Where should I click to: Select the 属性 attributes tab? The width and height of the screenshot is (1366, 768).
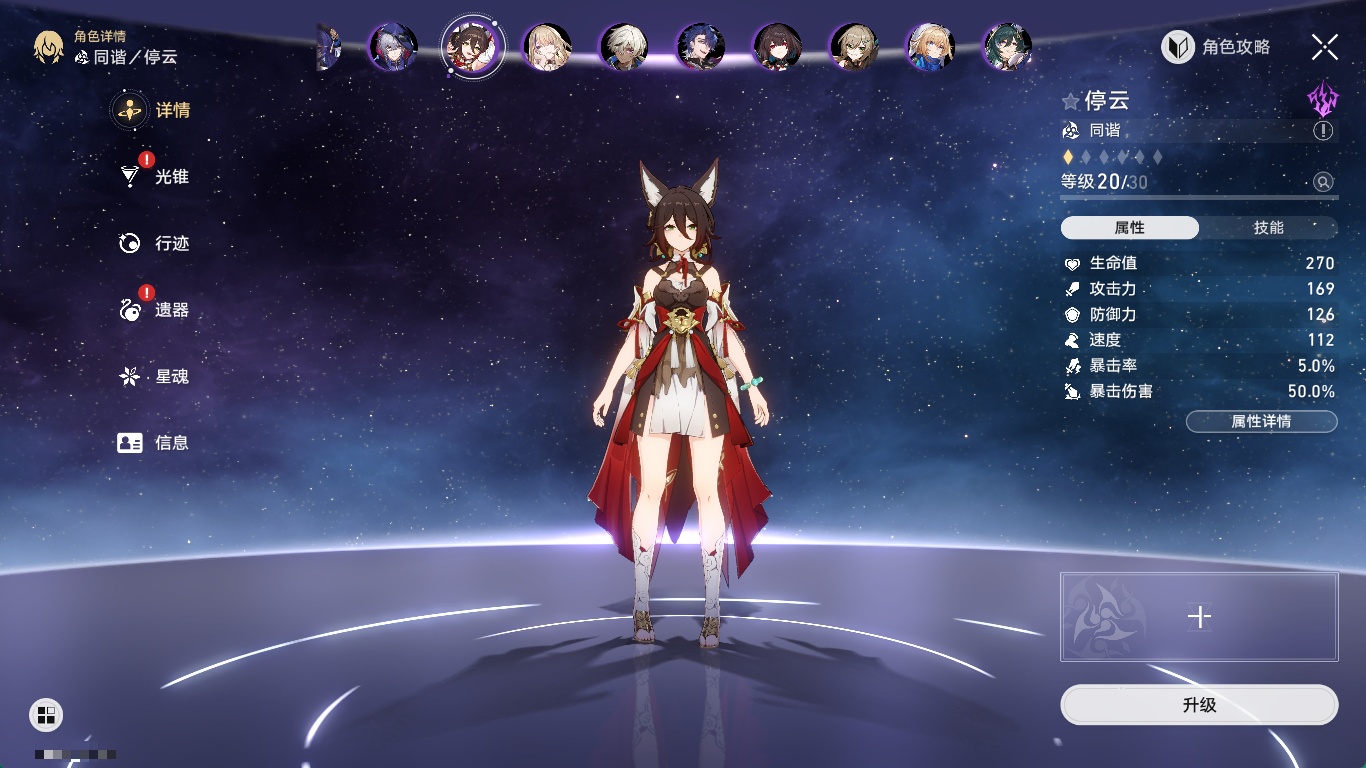(x=1130, y=228)
